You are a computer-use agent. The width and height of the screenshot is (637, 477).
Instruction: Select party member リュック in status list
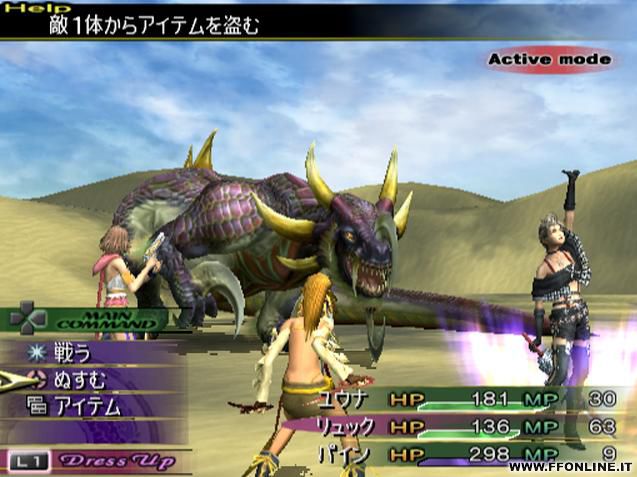coord(345,427)
